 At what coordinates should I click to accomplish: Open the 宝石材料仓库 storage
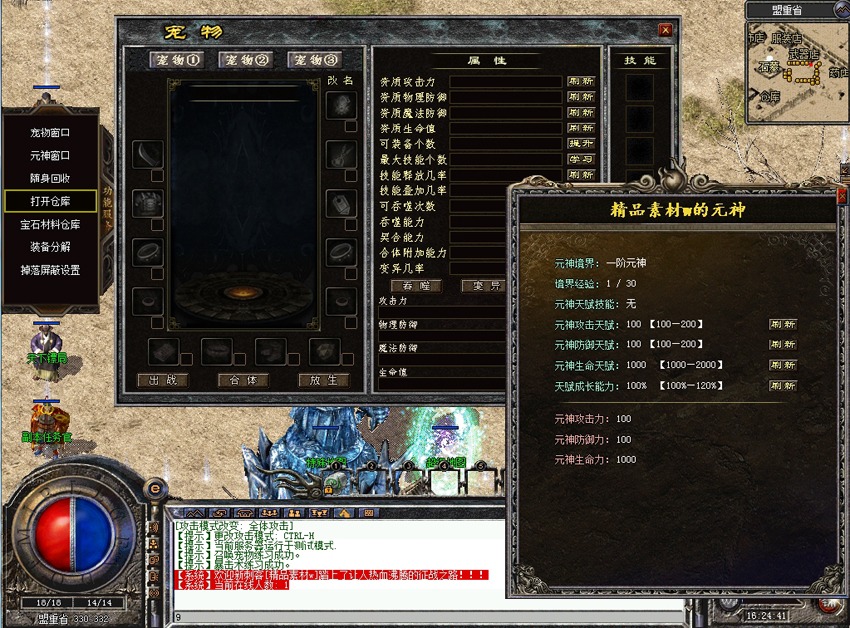coord(50,224)
